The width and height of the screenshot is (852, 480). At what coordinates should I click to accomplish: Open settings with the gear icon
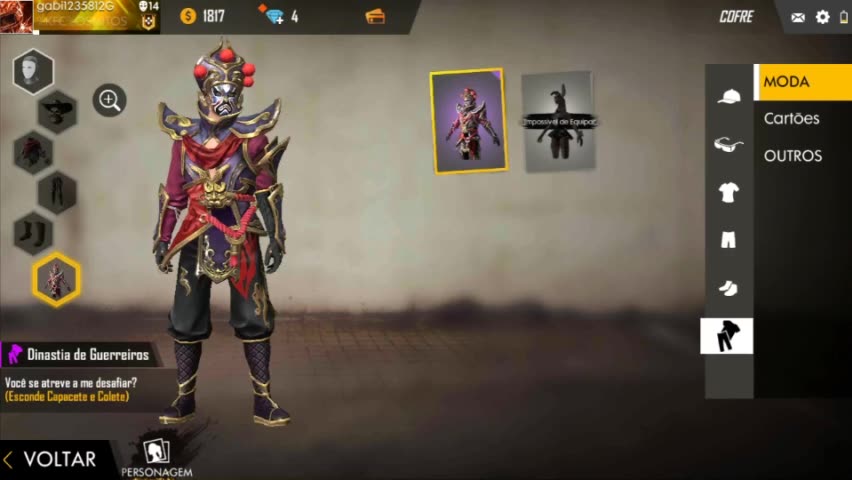pyautogui.click(x=823, y=17)
